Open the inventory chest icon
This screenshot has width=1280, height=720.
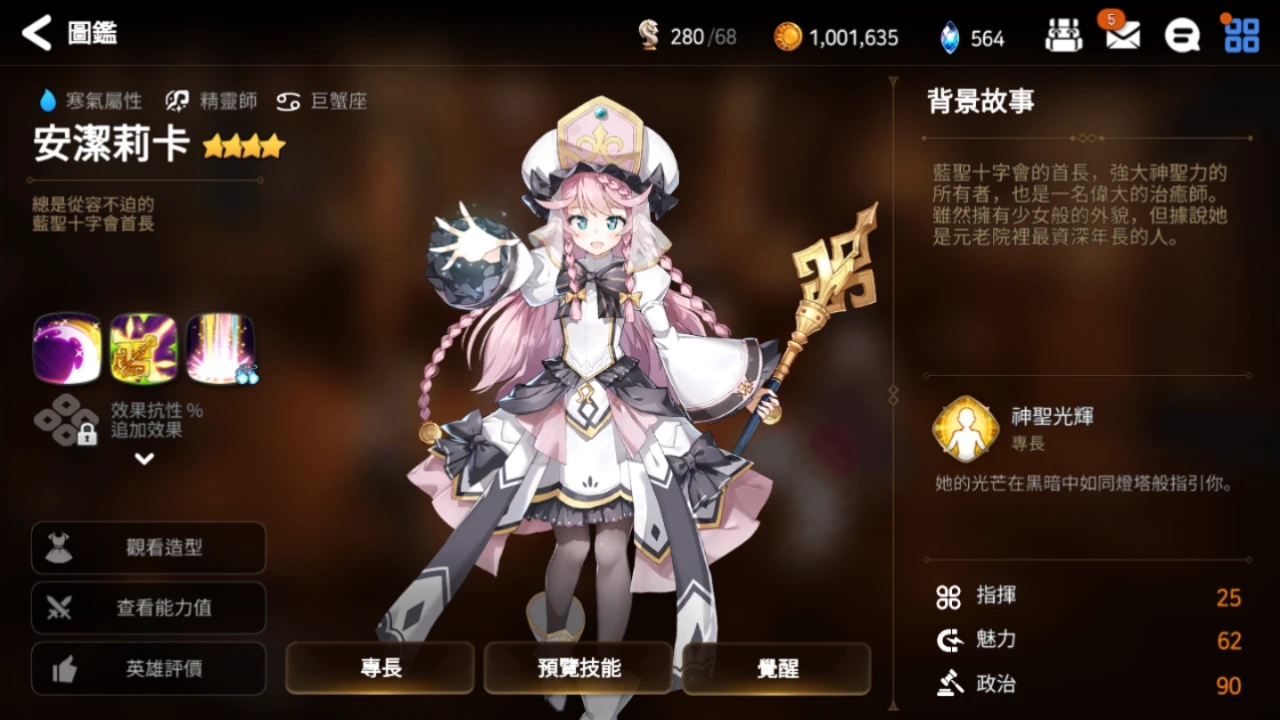pyautogui.click(x=1063, y=33)
